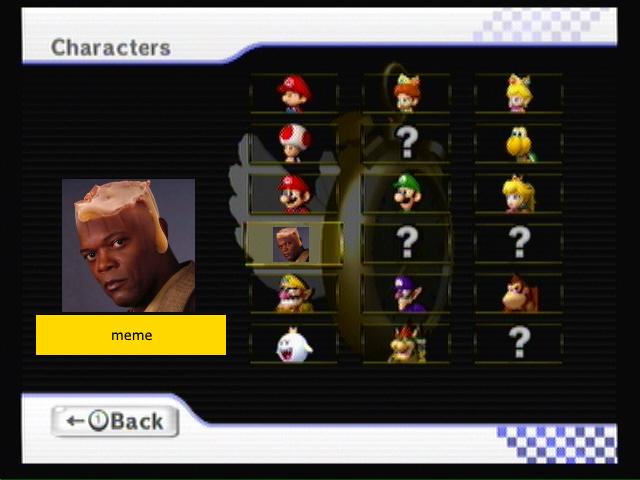
Task: Pick the adult Mario character tile
Action: coord(294,193)
